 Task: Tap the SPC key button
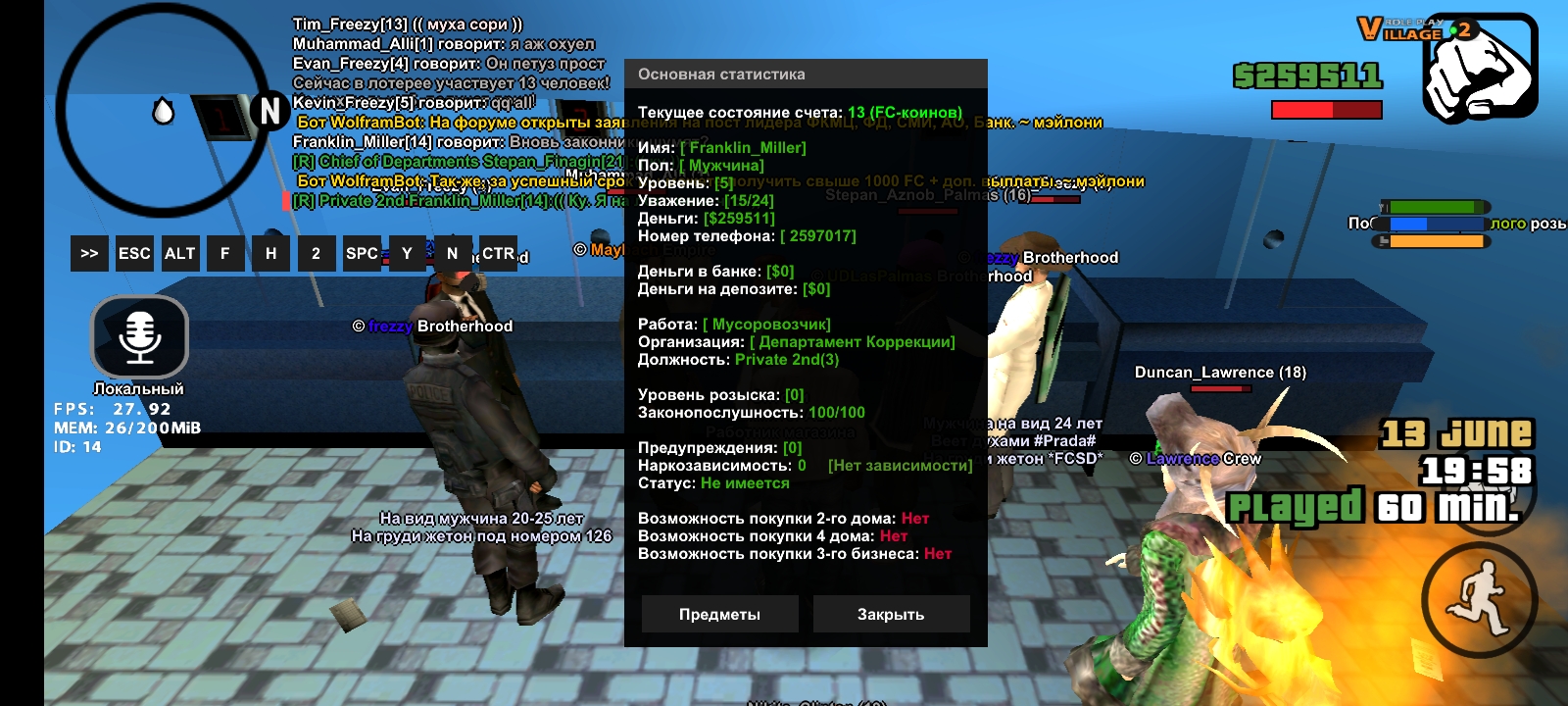pyautogui.click(x=362, y=253)
